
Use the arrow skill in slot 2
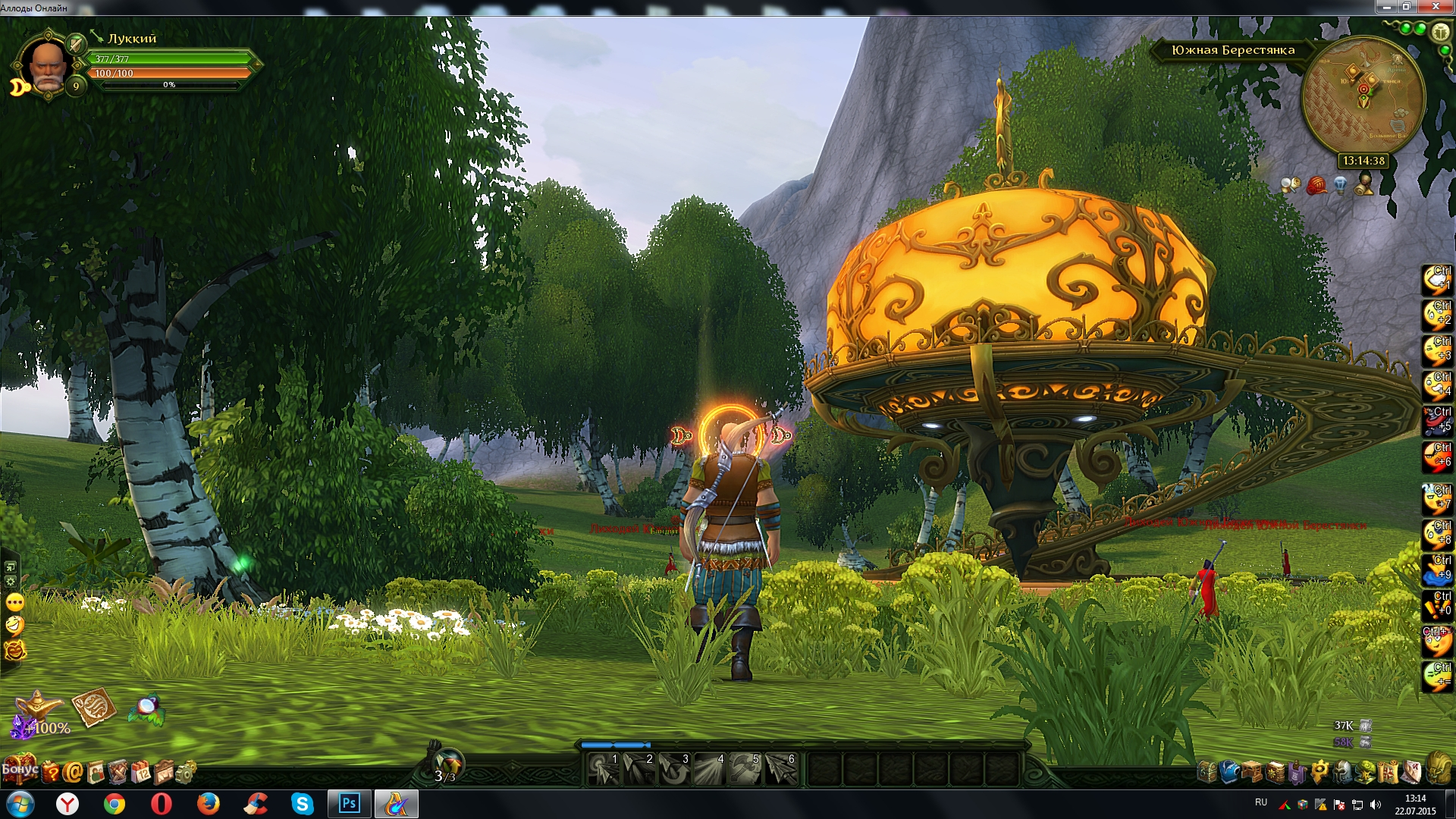[x=639, y=769]
